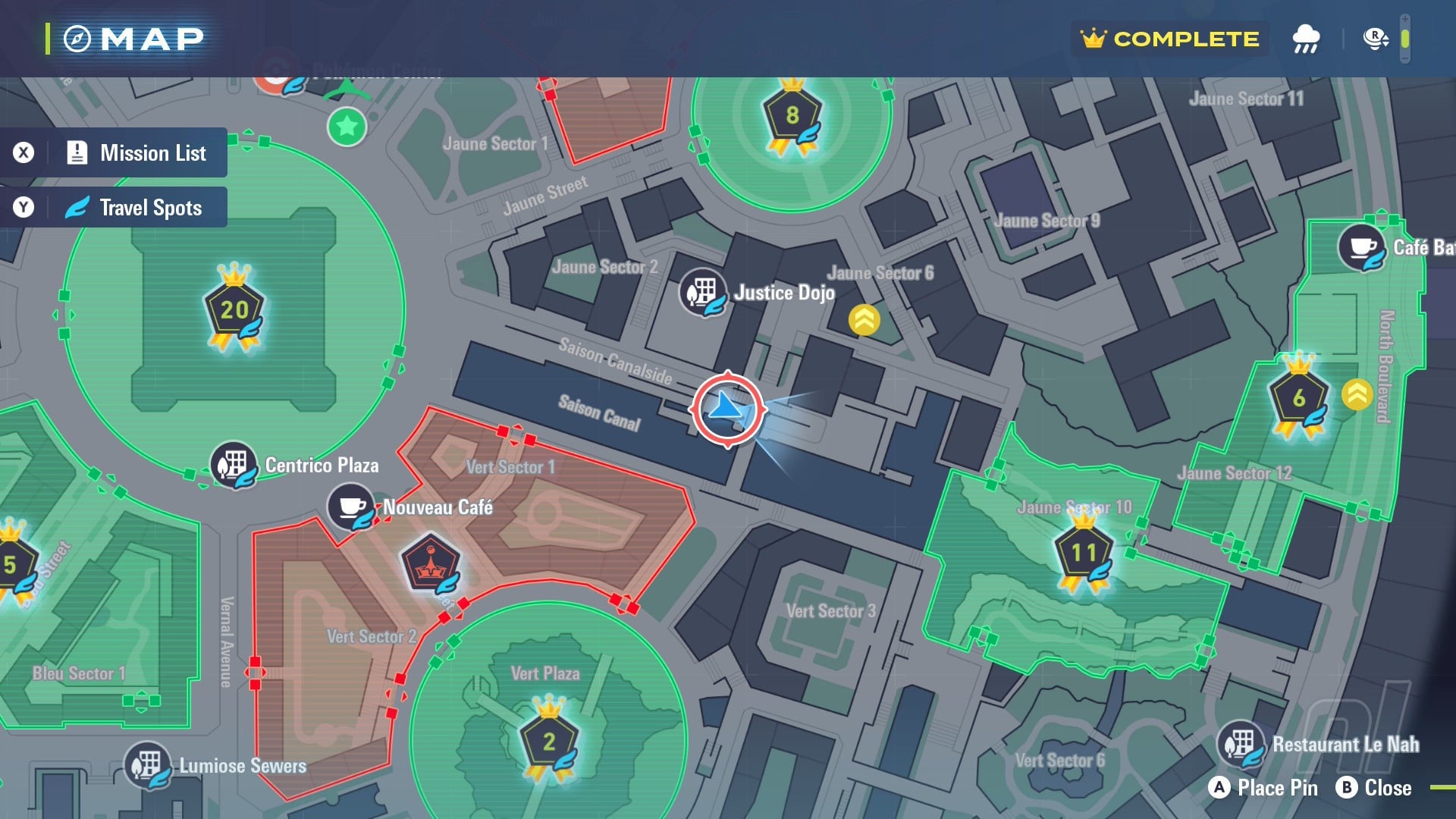Choose the Centrico Plaza travel spot

coord(234,464)
